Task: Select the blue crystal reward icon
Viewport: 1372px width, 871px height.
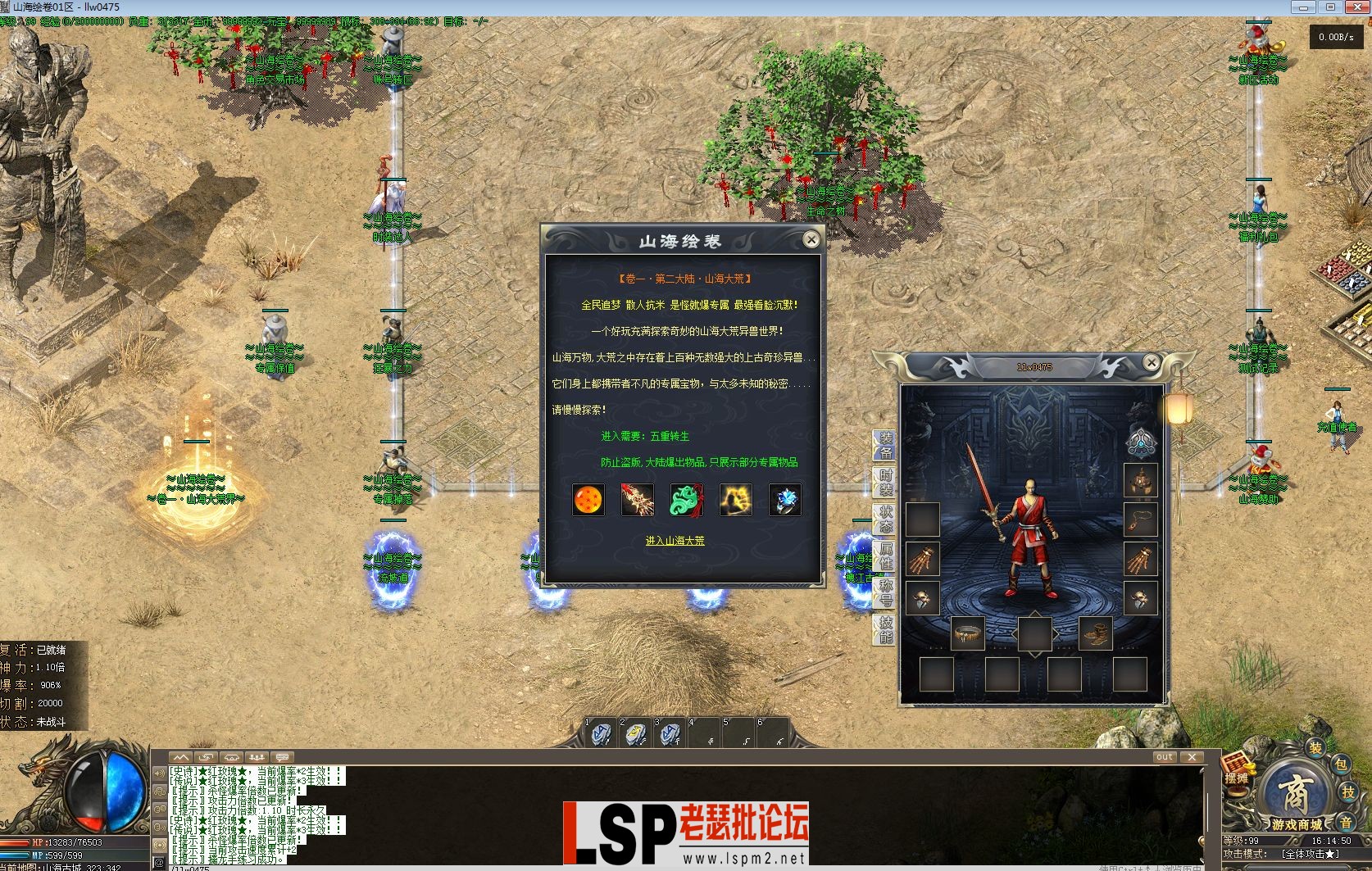Action: click(x=784, y=500)
